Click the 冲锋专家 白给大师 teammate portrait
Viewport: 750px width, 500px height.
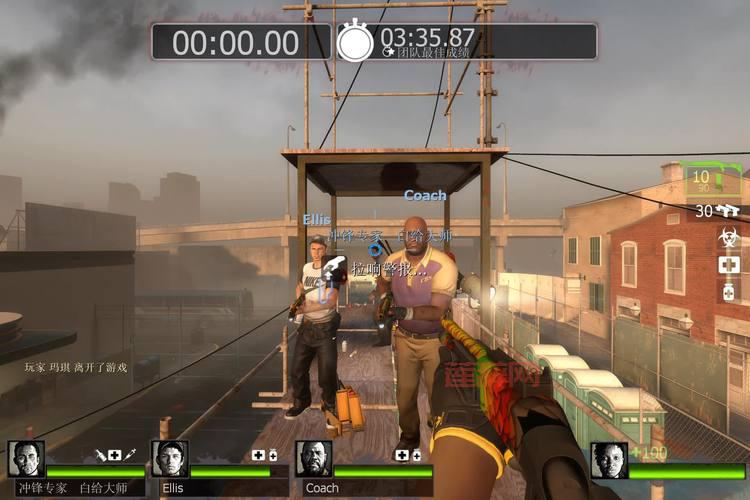point(26,459)
